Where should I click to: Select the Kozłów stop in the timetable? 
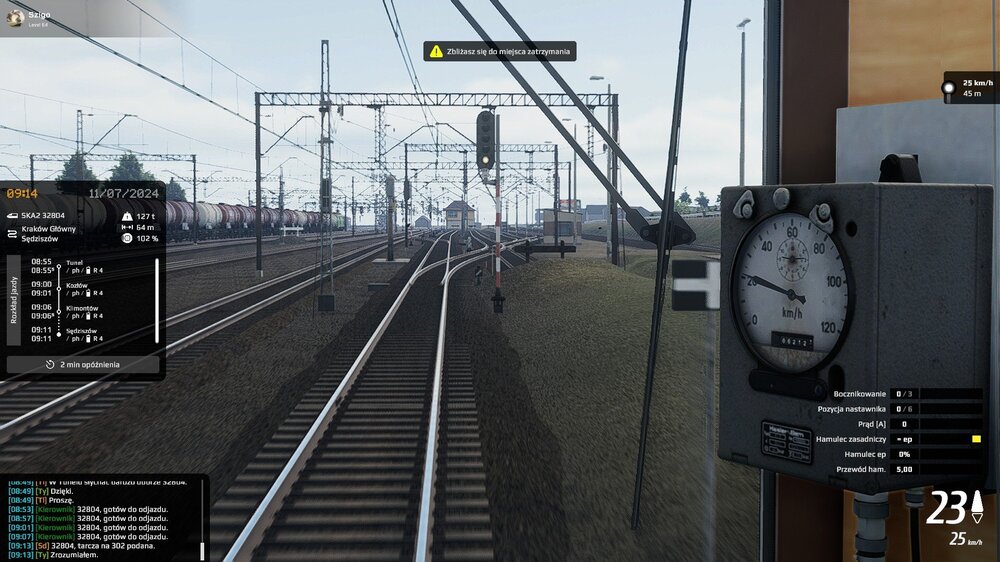pos(76,284)
